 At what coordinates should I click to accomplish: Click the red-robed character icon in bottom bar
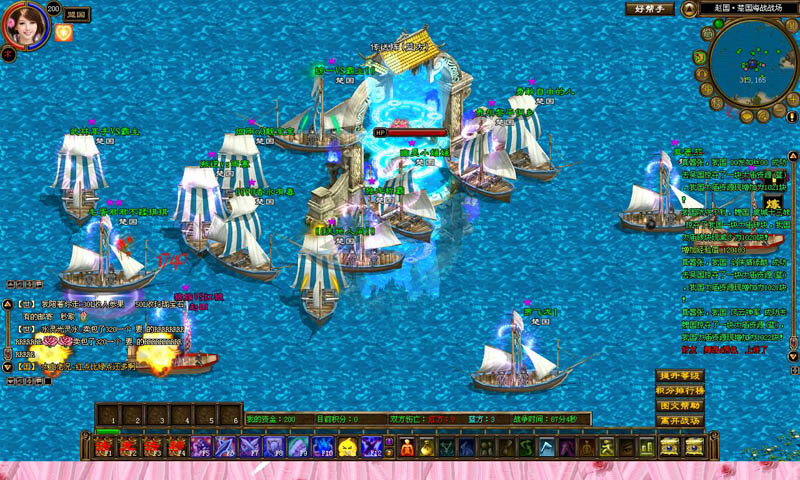pyautogui.click(x=406, y=447)
